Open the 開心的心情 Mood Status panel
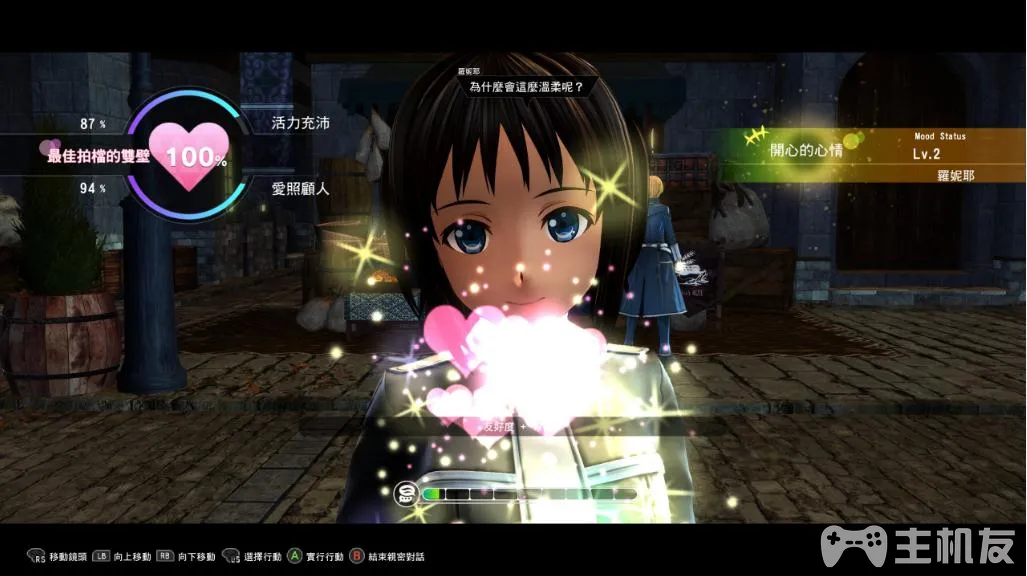The width and height of the screenshot is (1027, 576). 868,154
